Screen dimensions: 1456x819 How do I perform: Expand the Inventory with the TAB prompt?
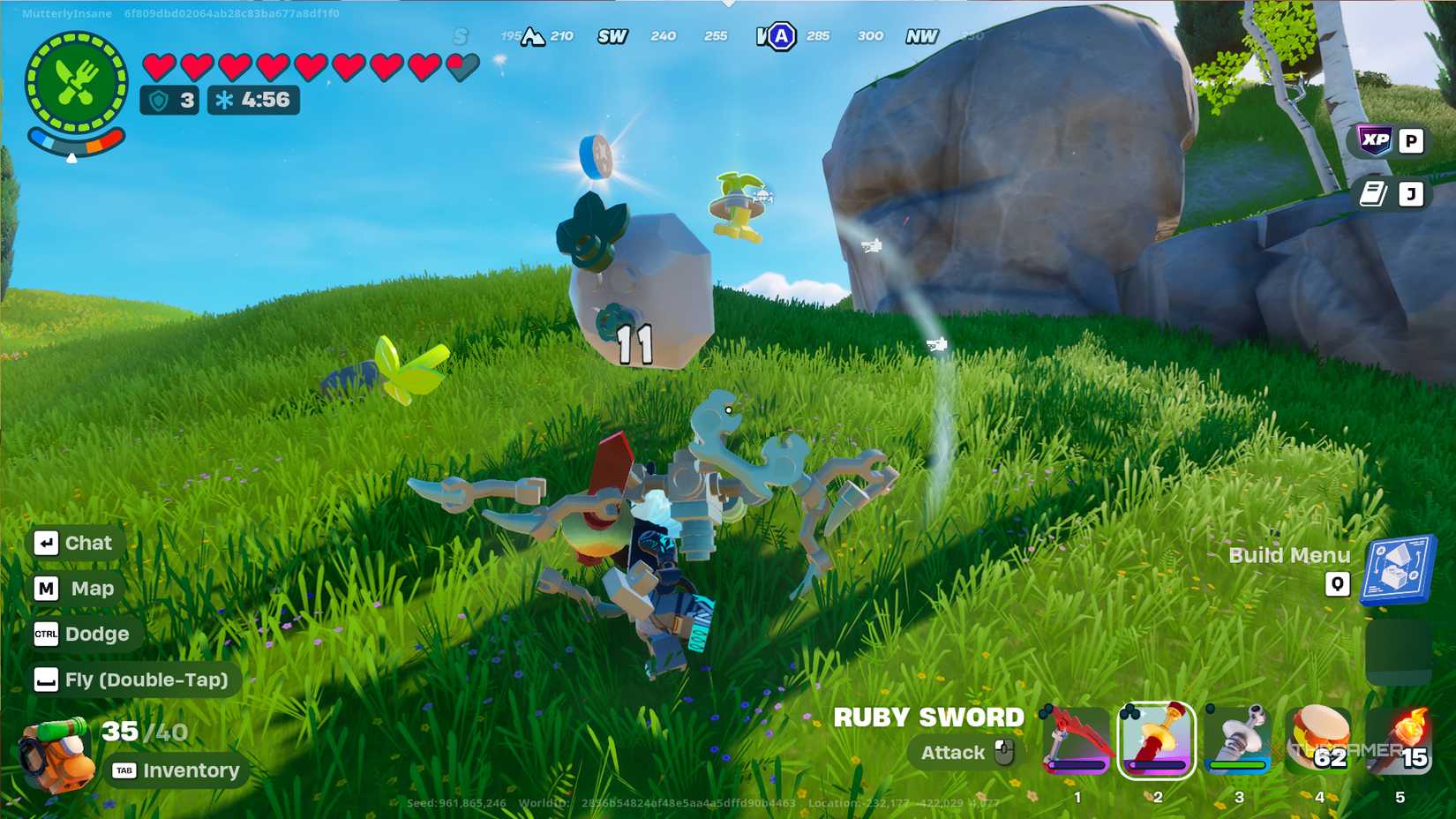pos(173,770)
